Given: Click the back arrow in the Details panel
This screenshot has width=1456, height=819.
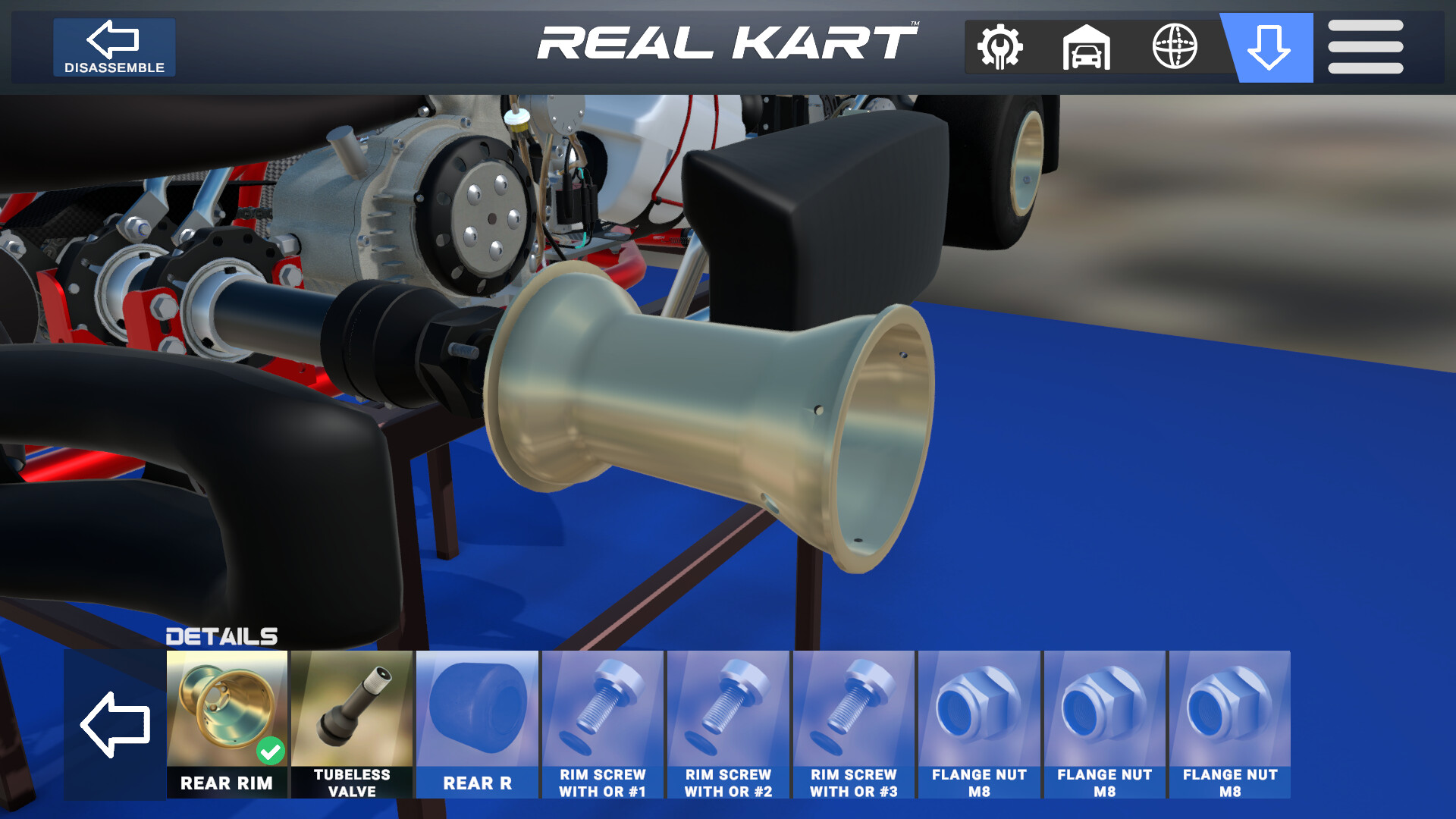Looking at the screenshot, I should (116, 723).
